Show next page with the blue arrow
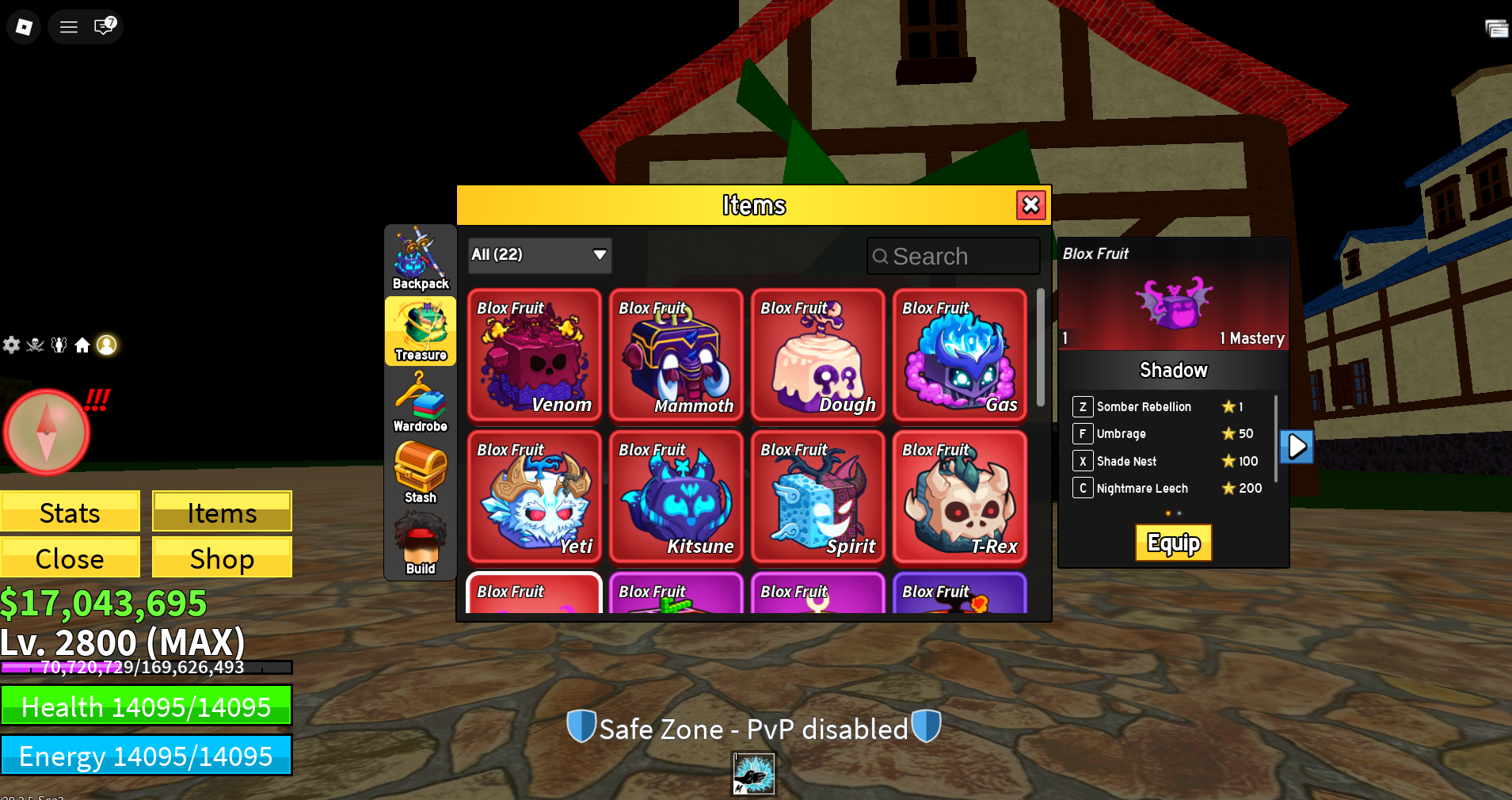 (1297, 447)
